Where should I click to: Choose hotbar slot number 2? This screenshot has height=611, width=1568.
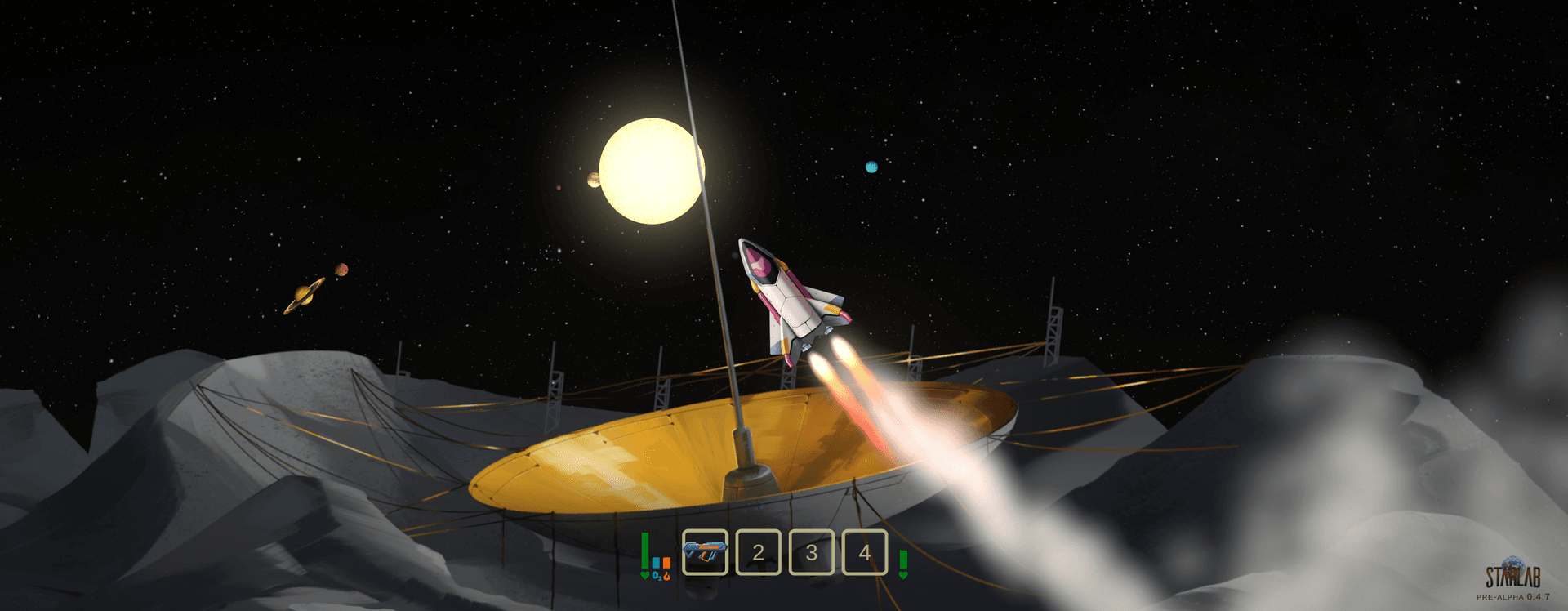[x=758, y=552]
